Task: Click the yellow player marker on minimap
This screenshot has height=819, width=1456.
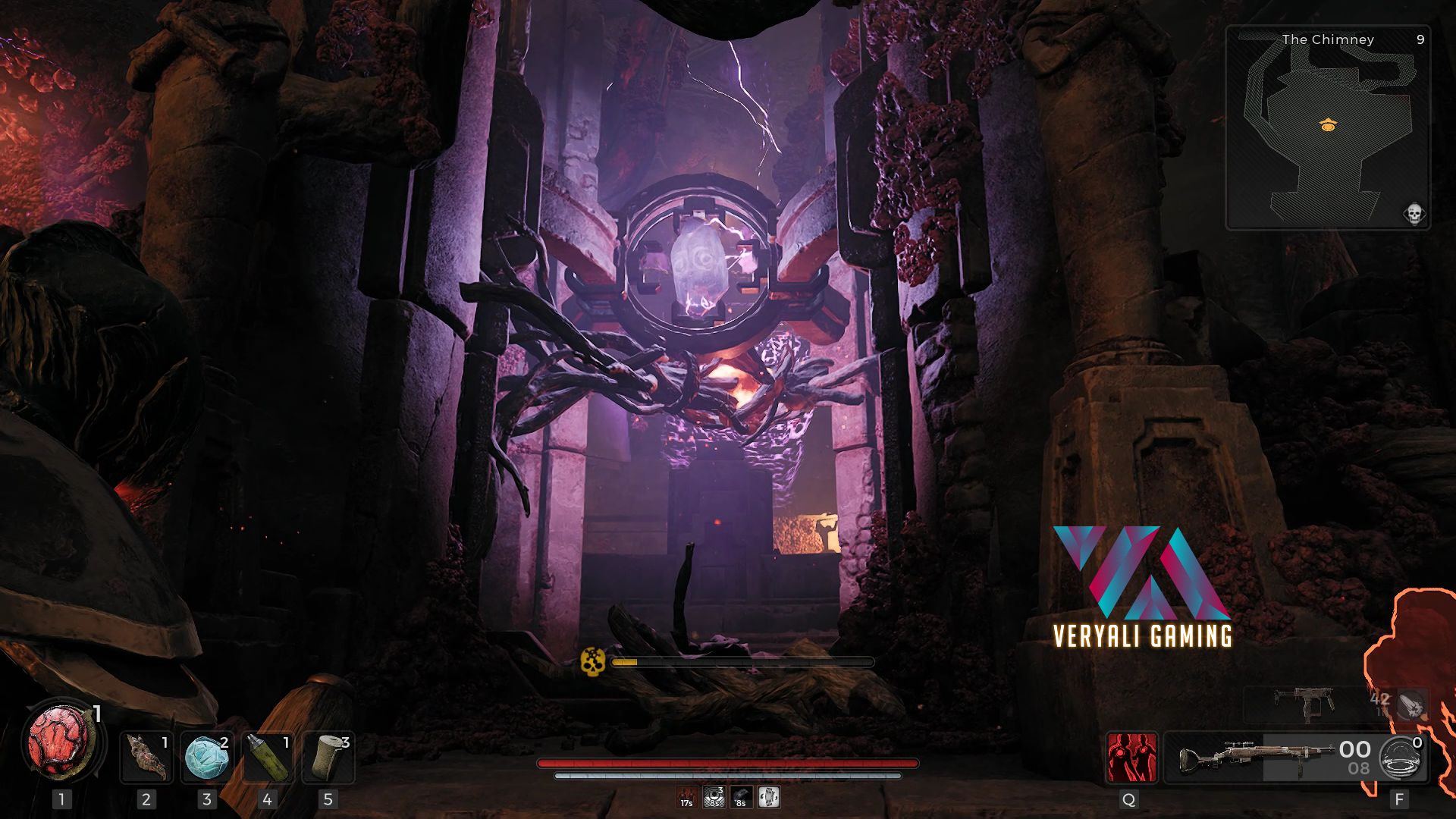Action: 1327,126
